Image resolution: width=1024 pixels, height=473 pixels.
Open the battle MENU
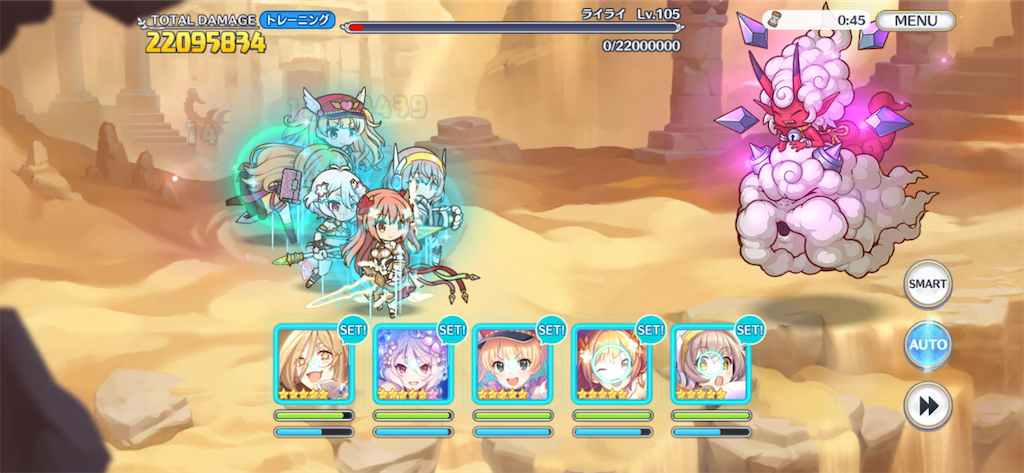[x=915, y=20]
